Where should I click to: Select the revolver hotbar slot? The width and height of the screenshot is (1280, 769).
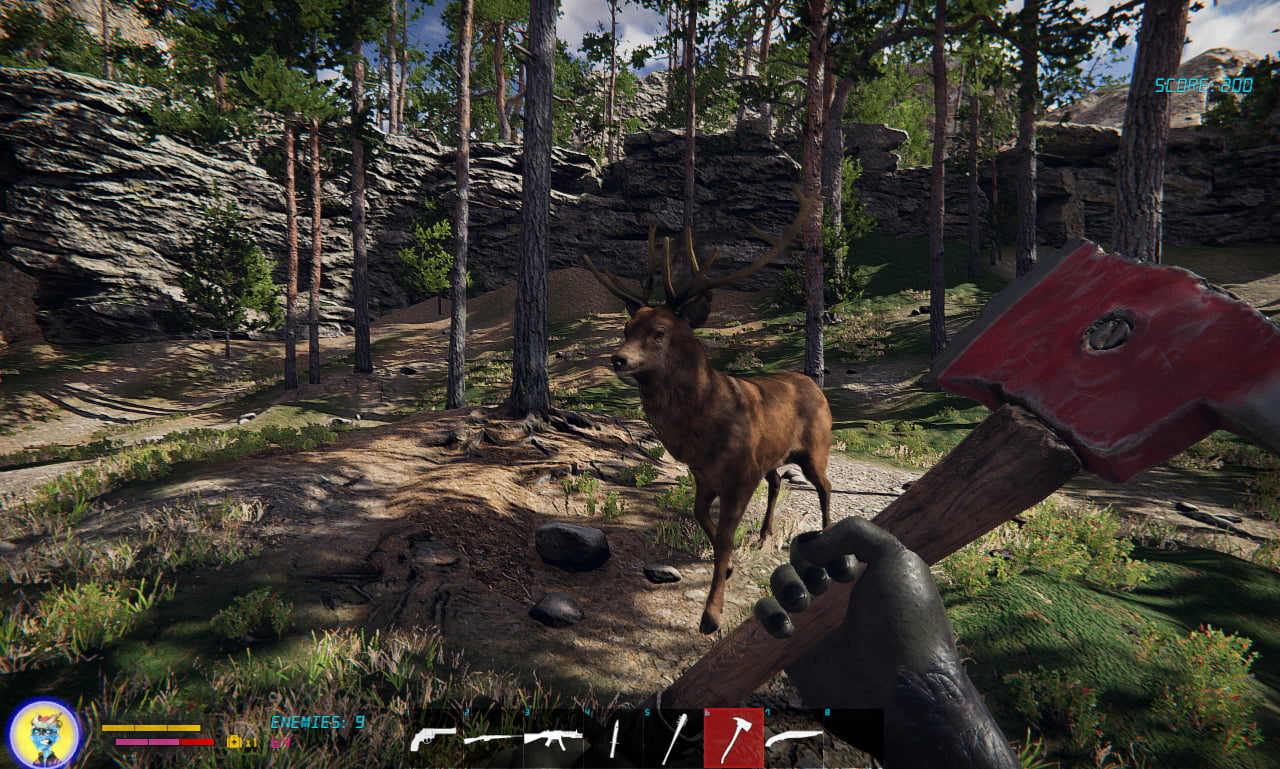click(x=433, y=739)
